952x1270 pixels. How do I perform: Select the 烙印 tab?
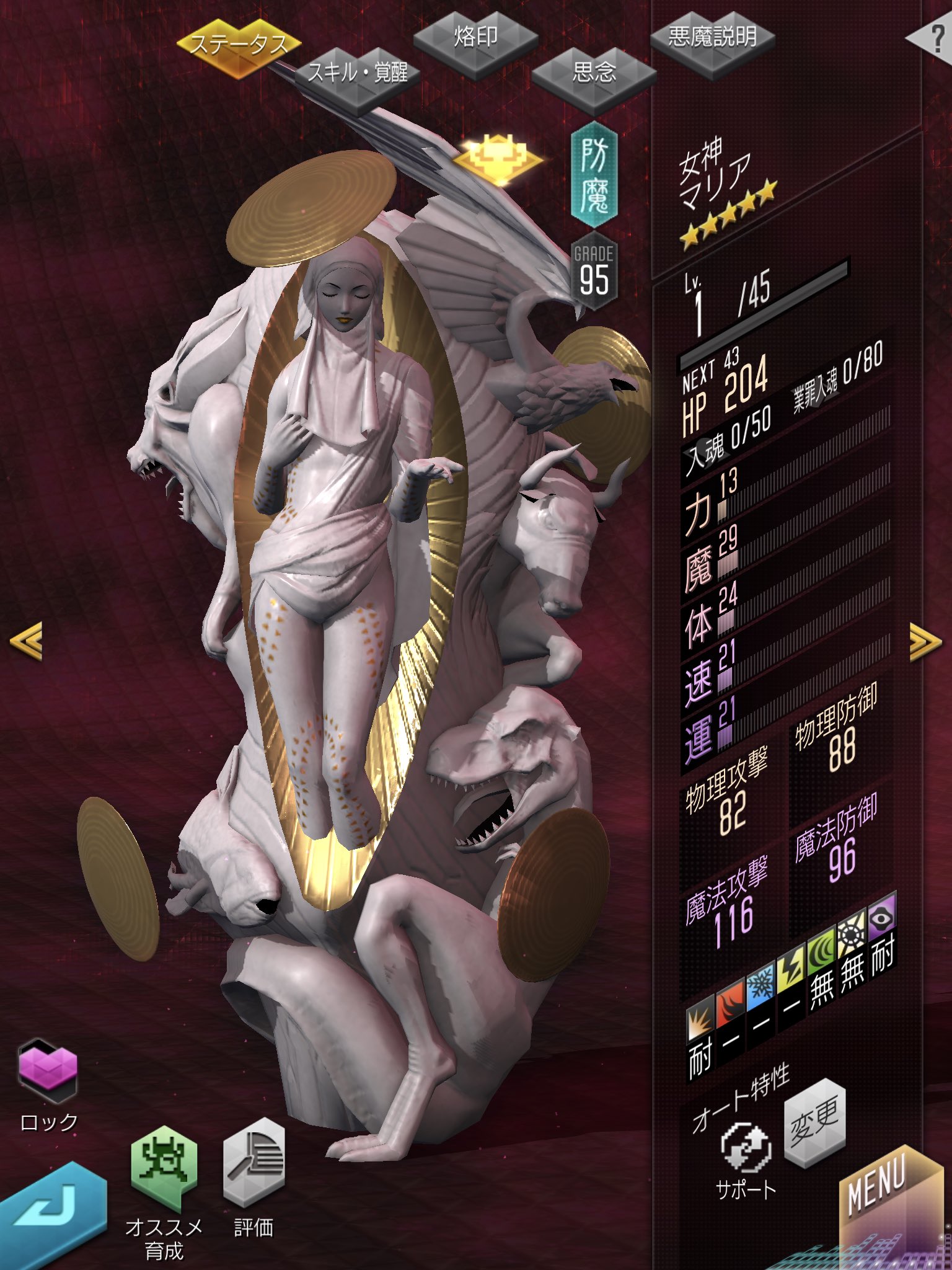pyautogui.click(x=475, y=37)
